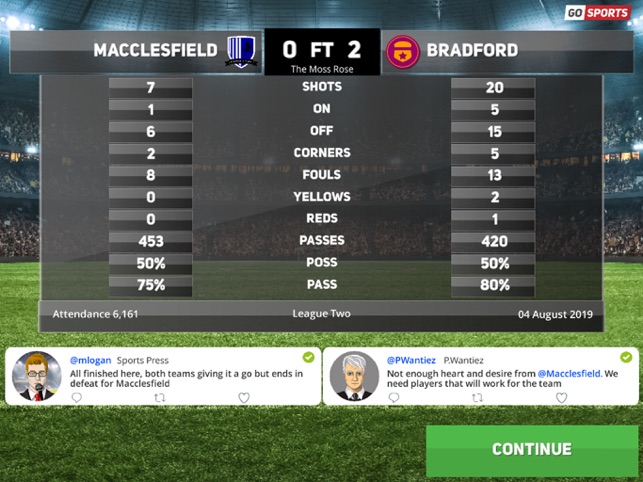Image resolution: width=643 pixels, height=482 pixels.
Task: Retweet the @mlogan Sports Press post
Action: pos(159,397)
